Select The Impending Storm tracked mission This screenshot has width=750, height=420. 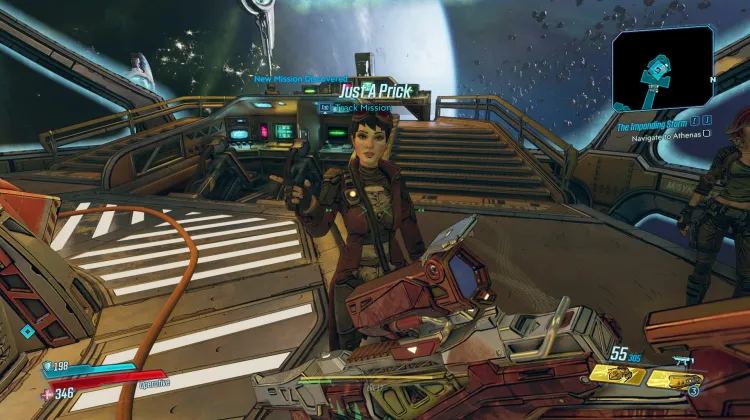point(650,123)
